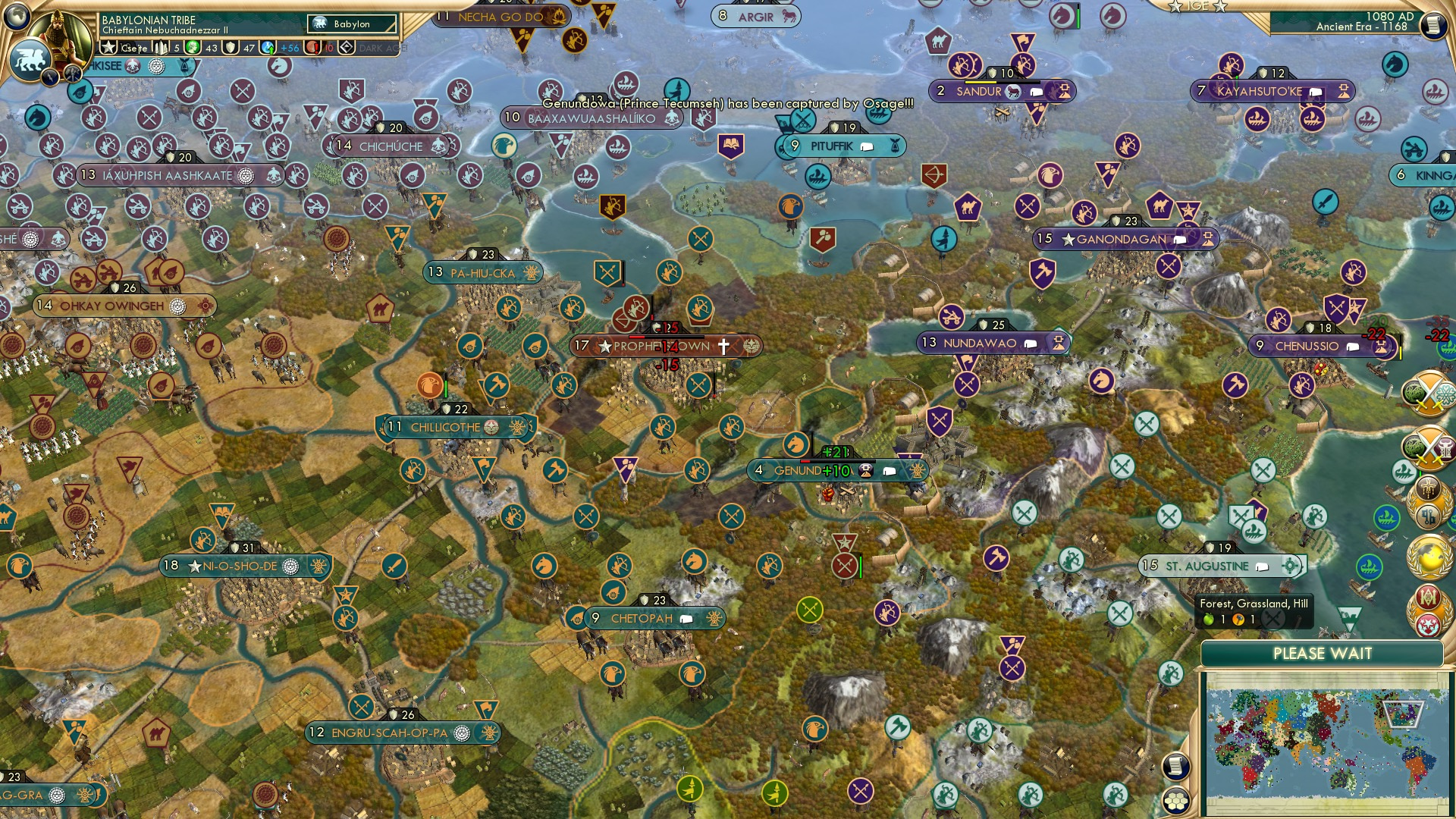Open the notification log scroll icon
Screen dimensions: 1456x819
[x=1175, y=767]
